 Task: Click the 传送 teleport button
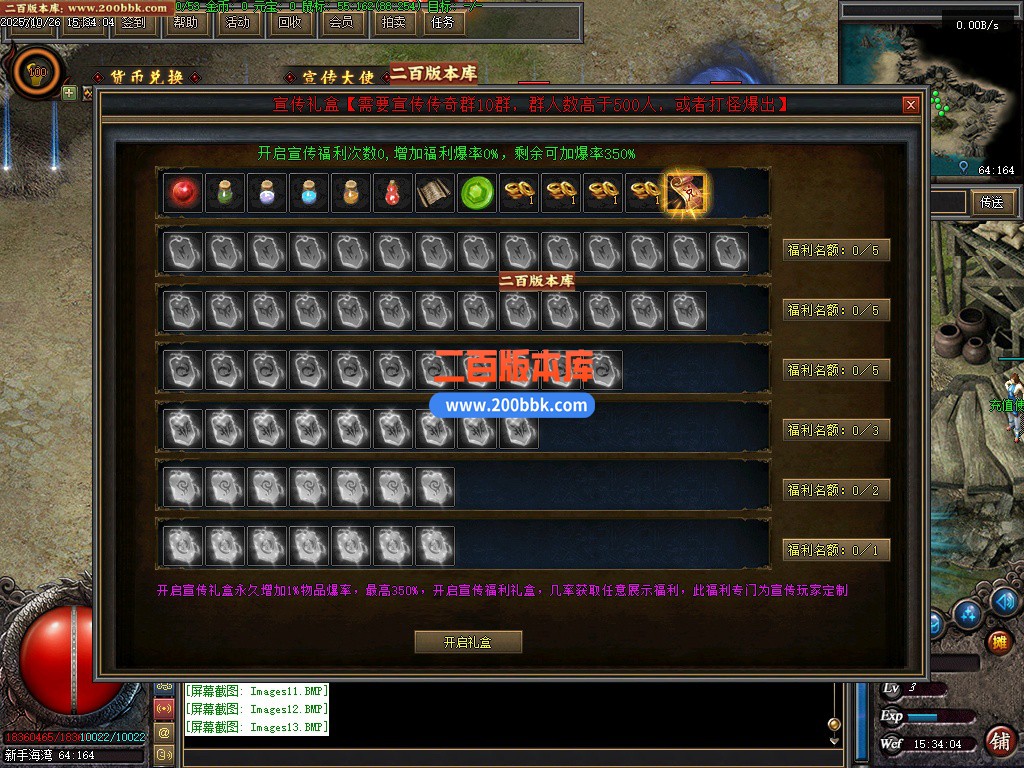[x=991, y=202]
